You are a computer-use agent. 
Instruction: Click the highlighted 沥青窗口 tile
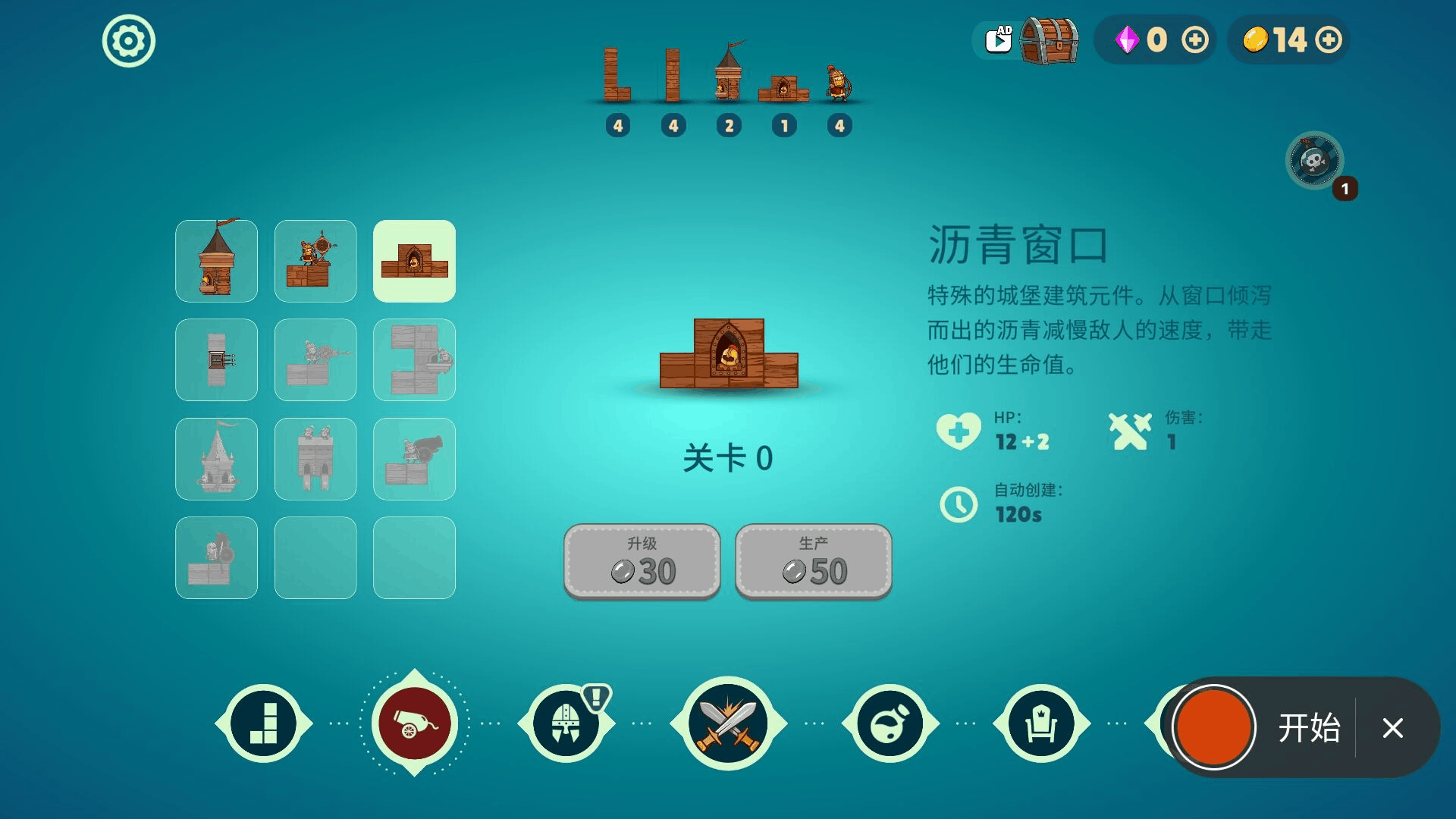tap(414, 261)
